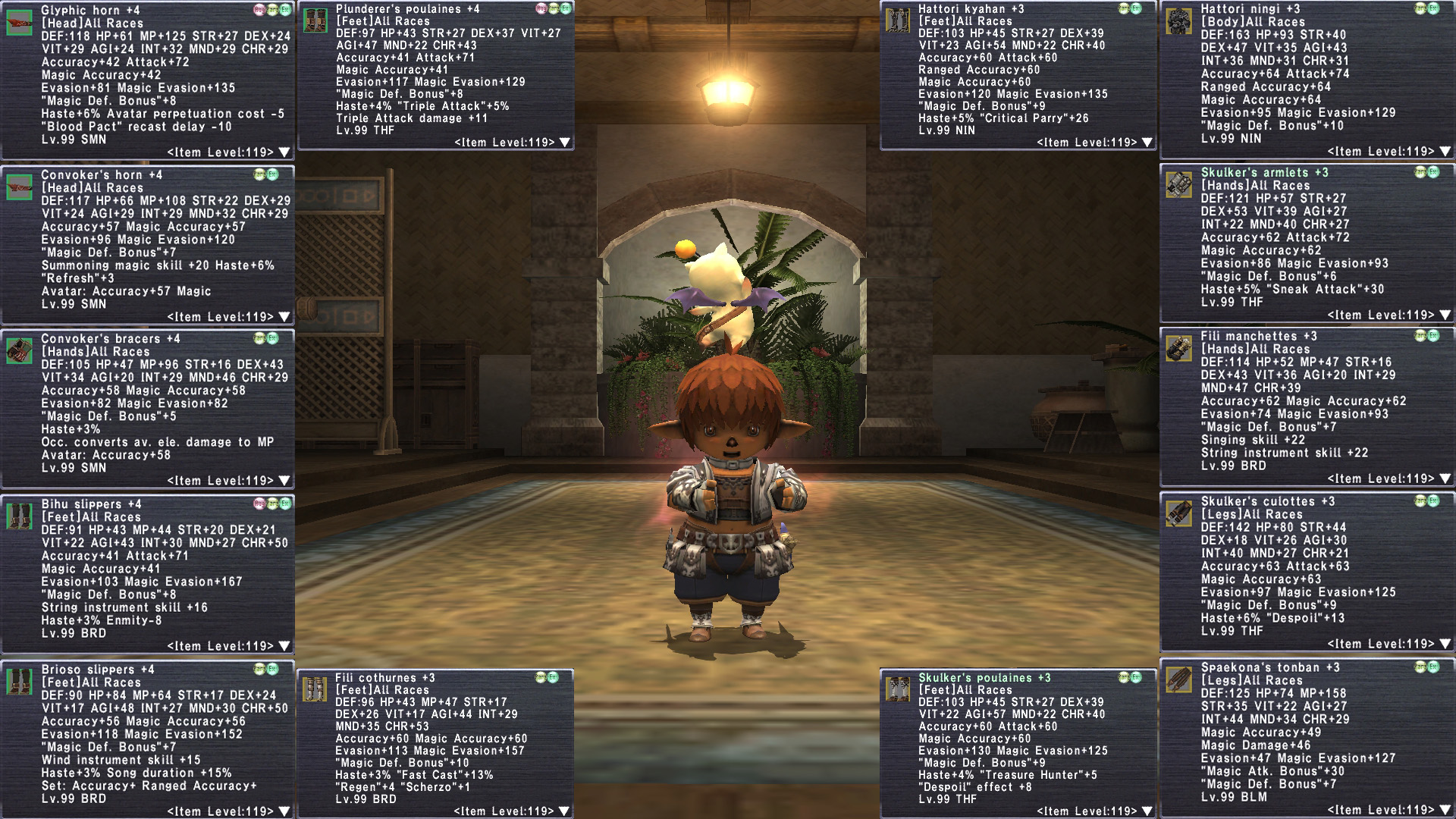This screenshot has width=1456, height=819.
Task: Select the Glyphic horn +4 item icon
Action: click(20, 22)
